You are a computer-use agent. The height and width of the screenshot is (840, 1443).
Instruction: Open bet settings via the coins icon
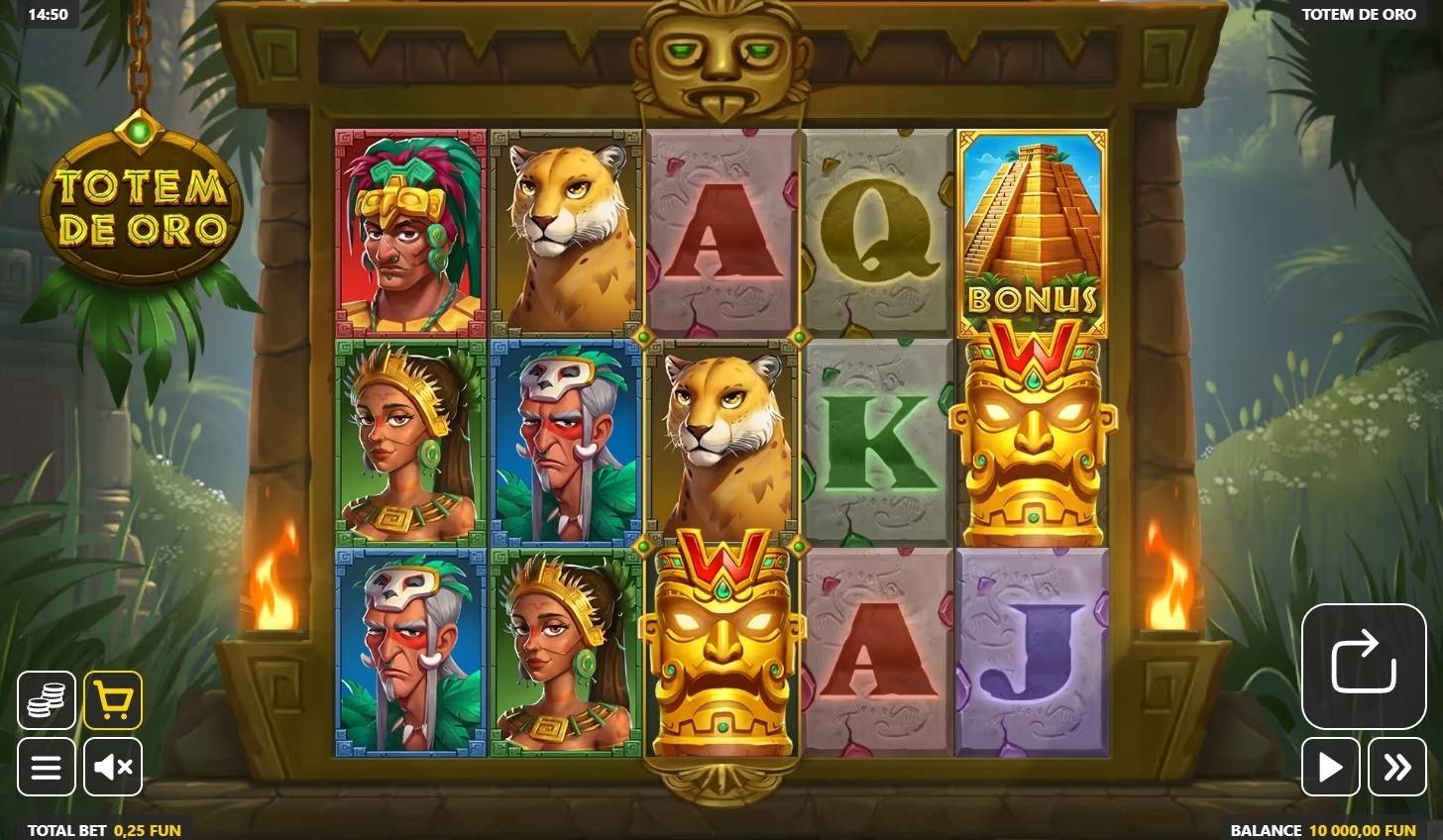coord(46,700)
